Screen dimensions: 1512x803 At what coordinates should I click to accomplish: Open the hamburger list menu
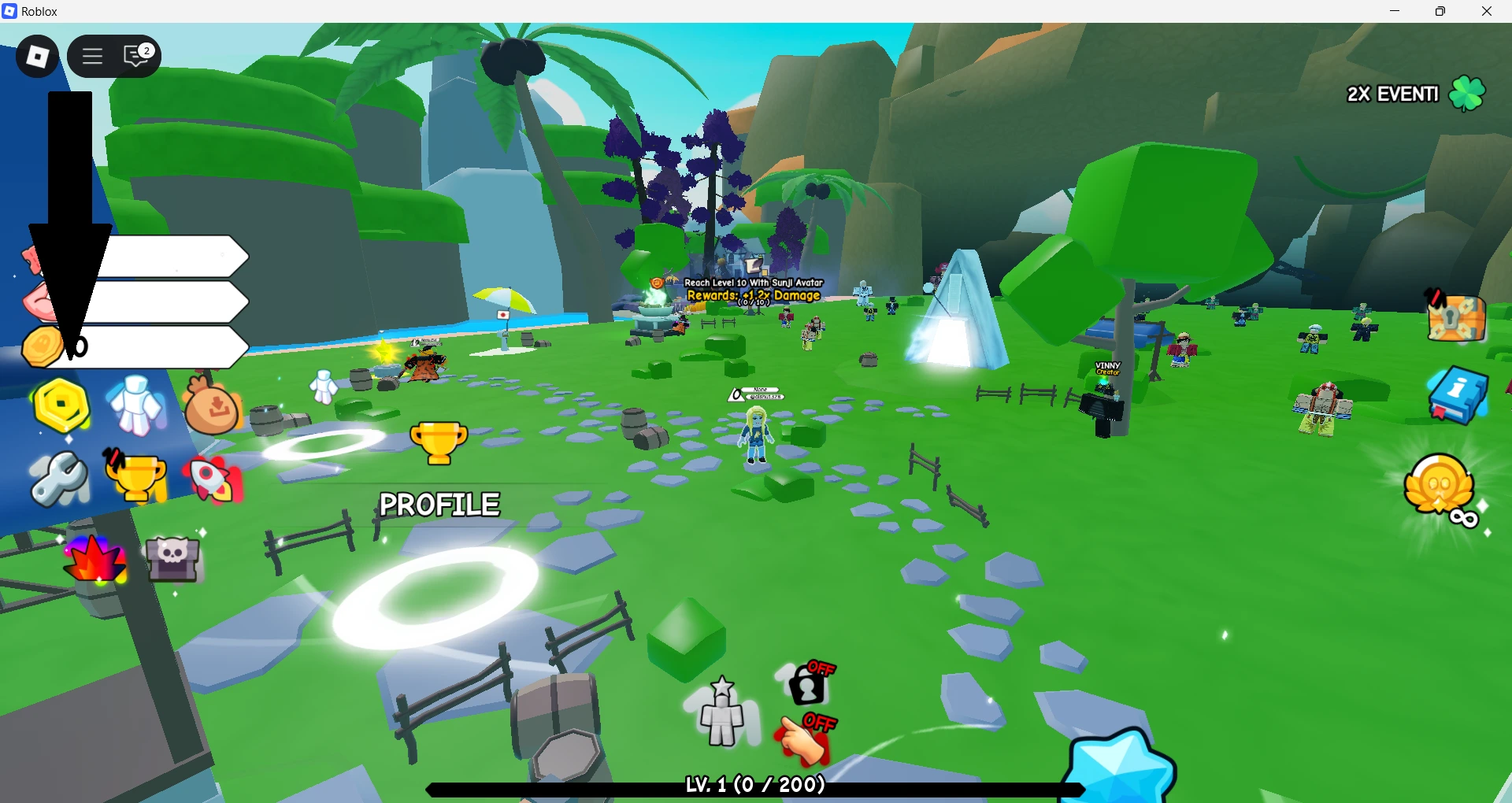point(93,56)
